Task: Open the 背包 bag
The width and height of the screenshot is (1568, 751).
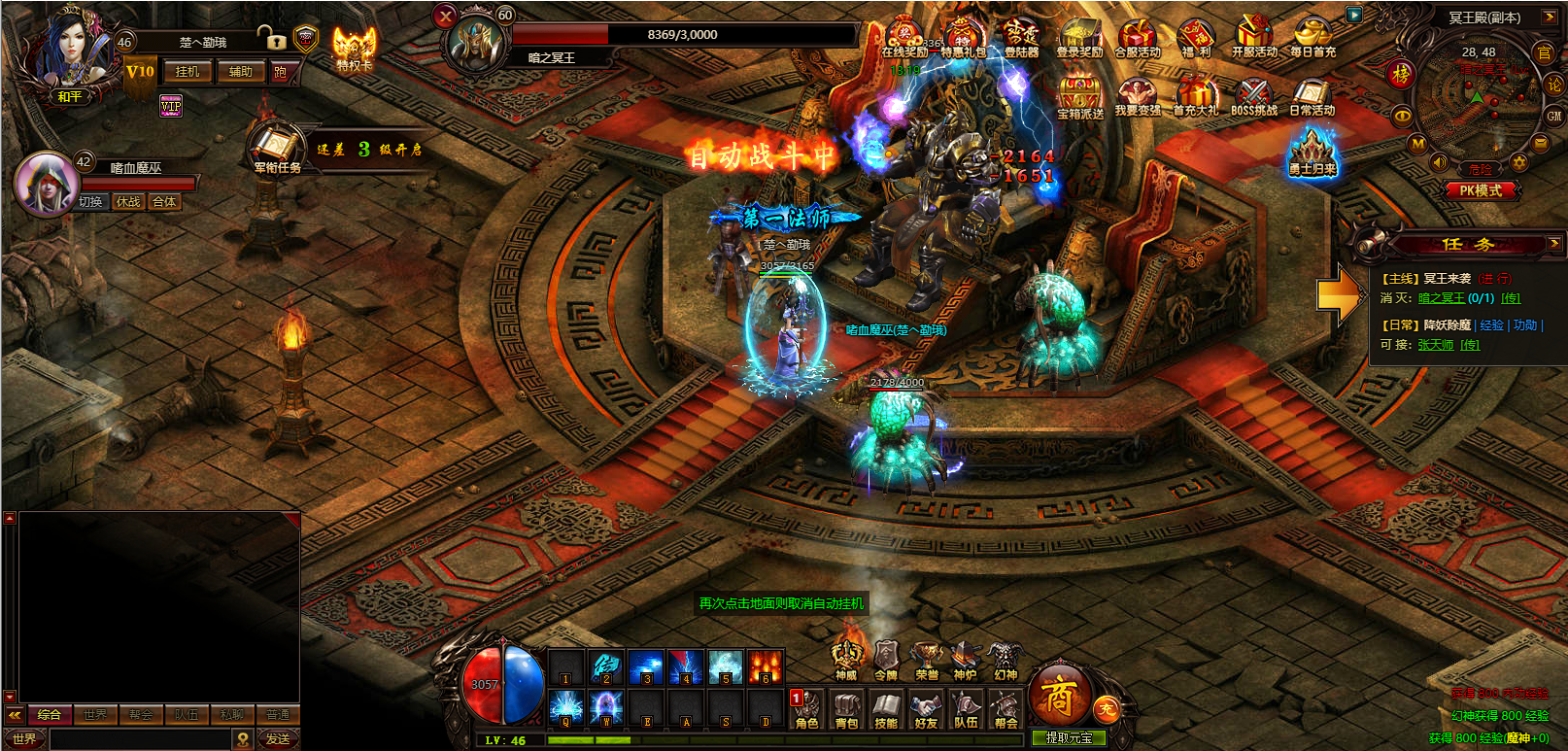Action: tap(847, 708)
